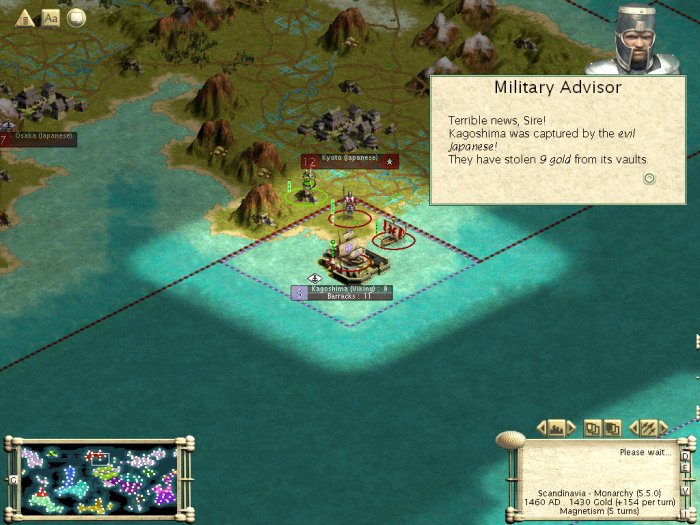The width and height of the screenshot is (700, 525).
Task: Click the D button on info panel
Action: (x=685, y=455)
